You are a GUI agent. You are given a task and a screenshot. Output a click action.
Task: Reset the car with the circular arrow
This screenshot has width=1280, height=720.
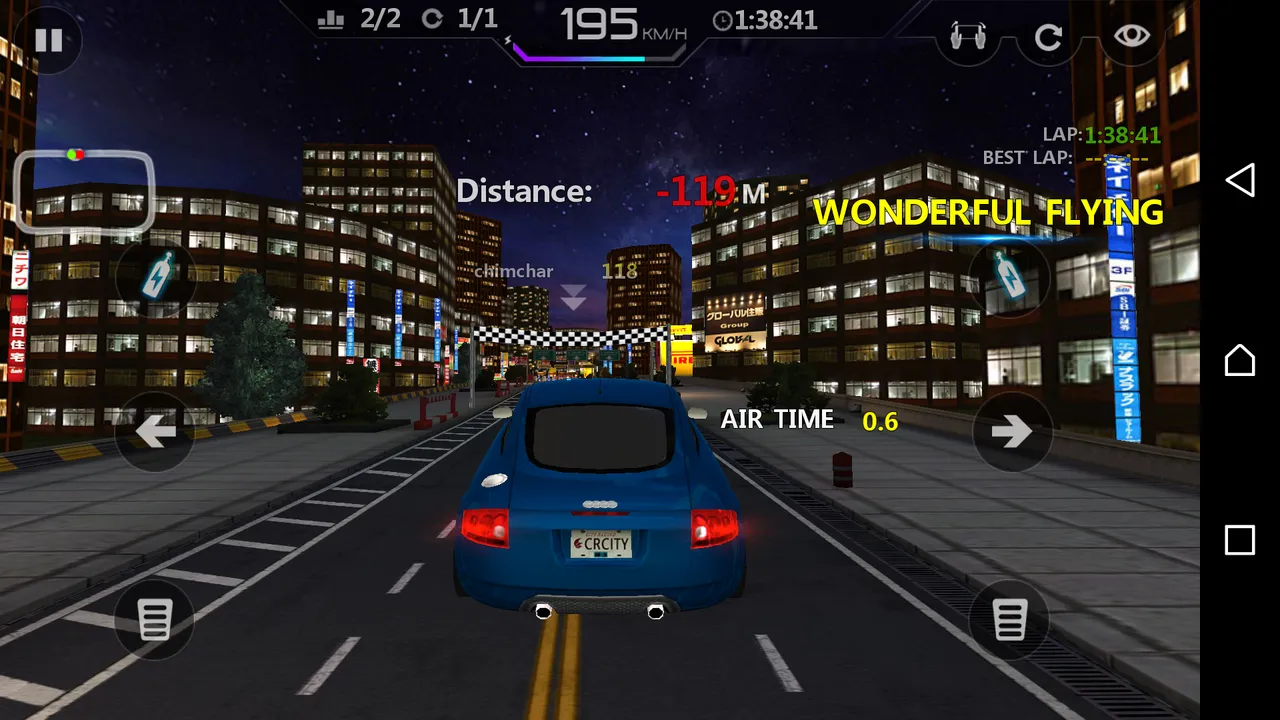1048,38
